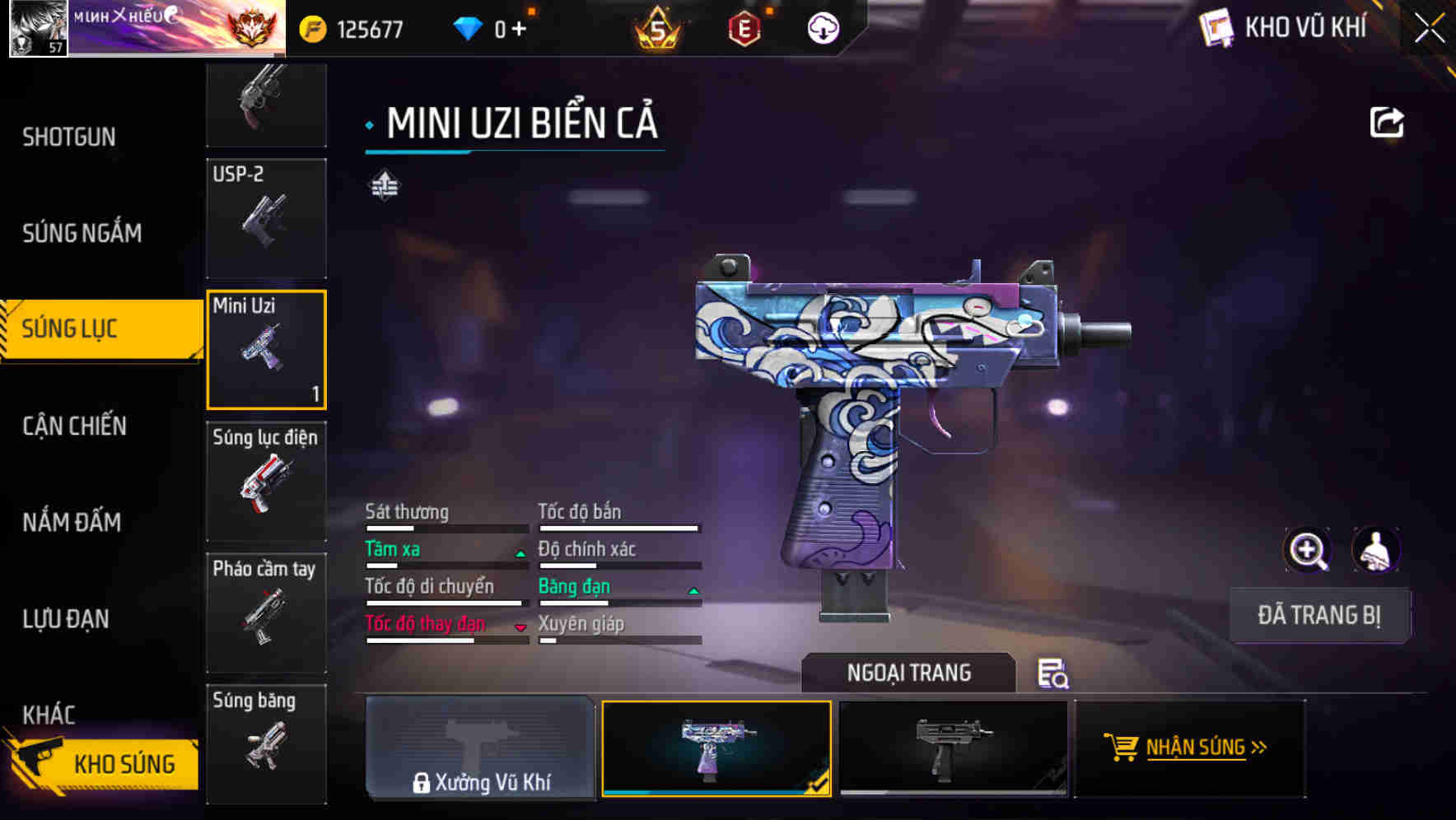Choose the Súng băng weapon slot

point(266,743)
